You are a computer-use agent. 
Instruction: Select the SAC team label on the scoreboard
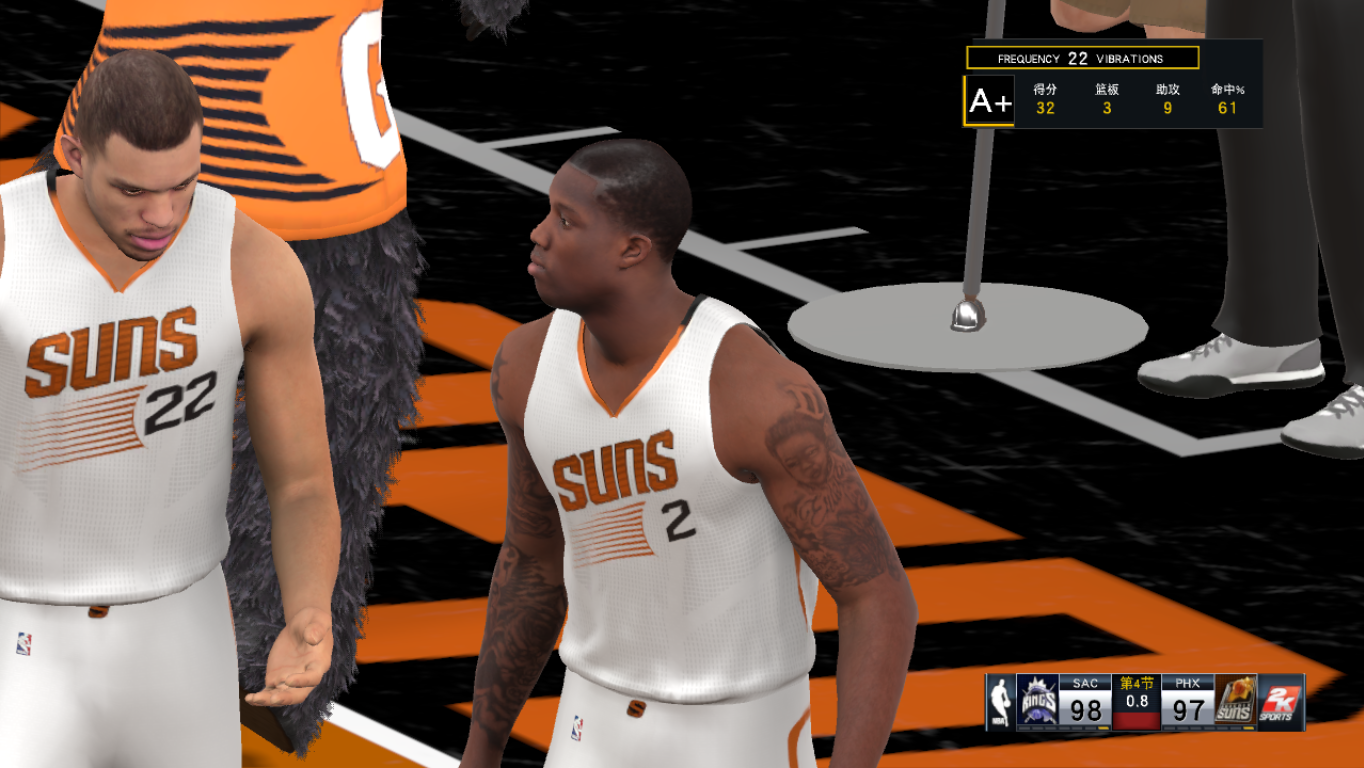click(1088, 684)
